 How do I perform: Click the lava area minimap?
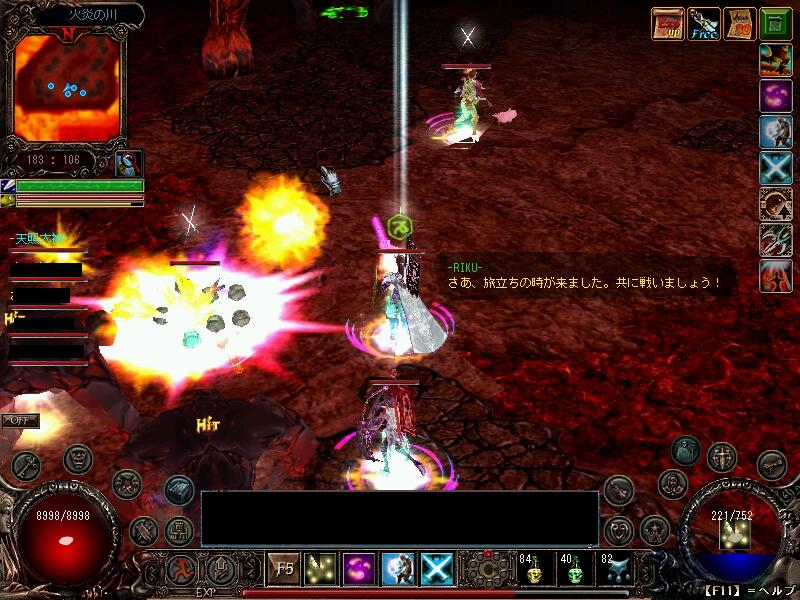66,88
